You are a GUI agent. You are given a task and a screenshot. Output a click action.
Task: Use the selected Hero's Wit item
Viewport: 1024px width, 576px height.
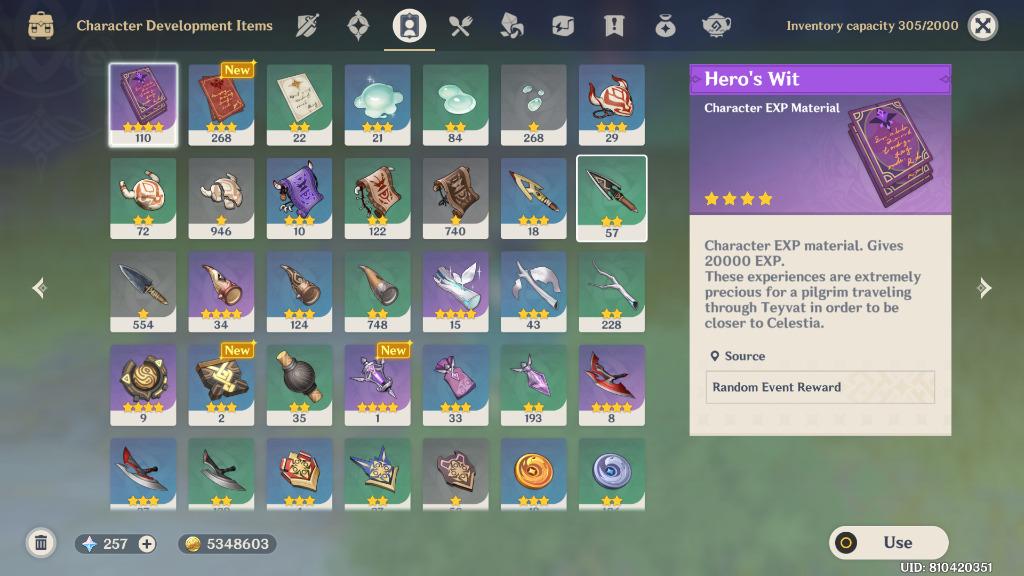pos(888,543)
